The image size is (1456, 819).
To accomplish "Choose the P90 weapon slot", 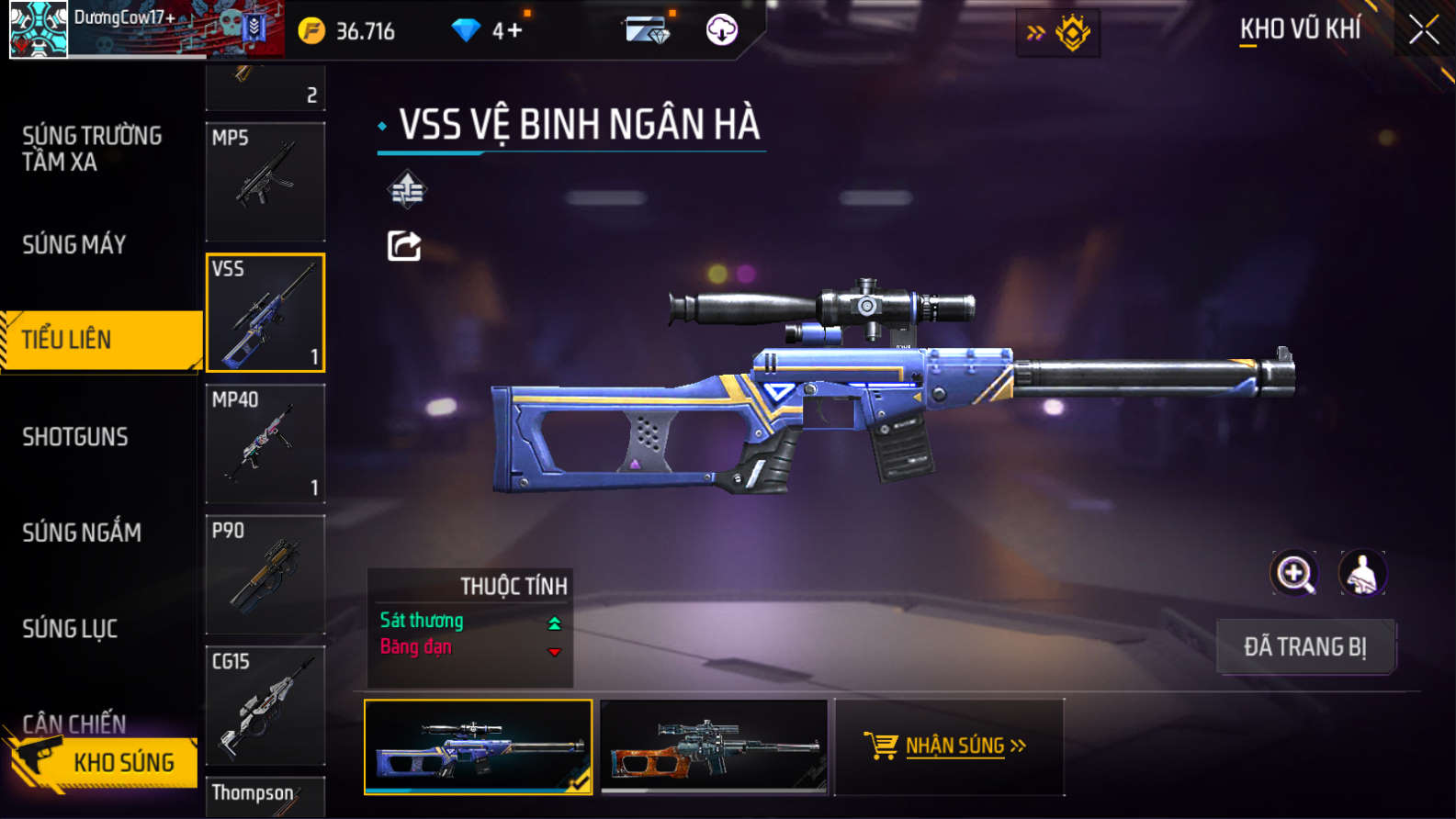I will [x=265, y=575].
